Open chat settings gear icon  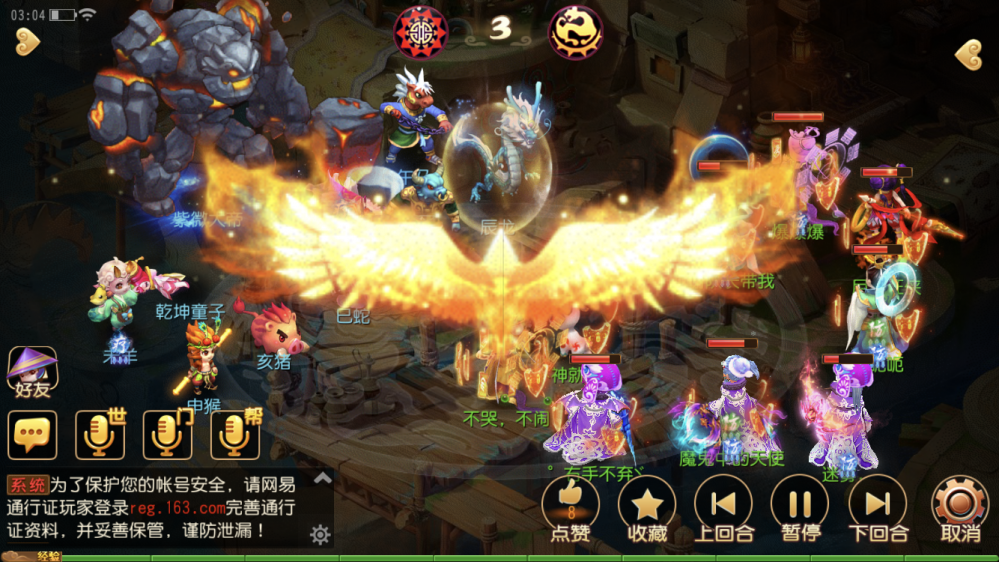tap(320, 535)
